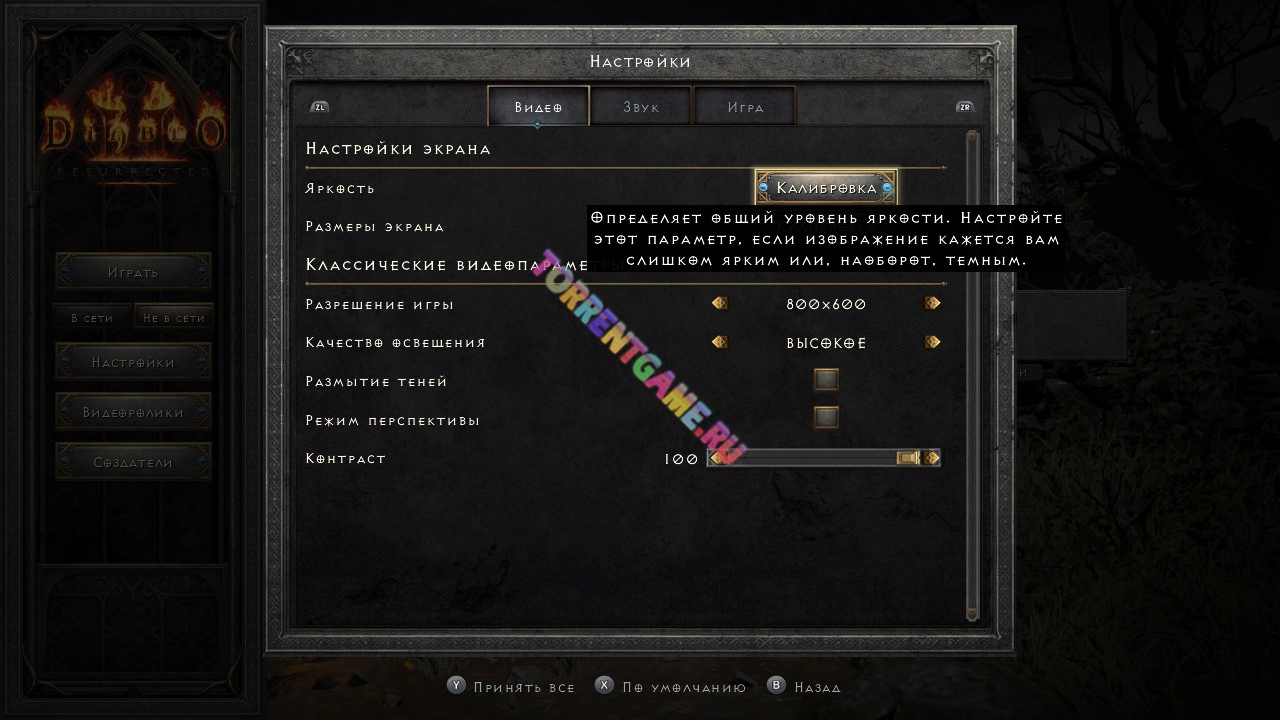Choose the В сети option
Screen dimensions: 1280x720
[92, 317]
